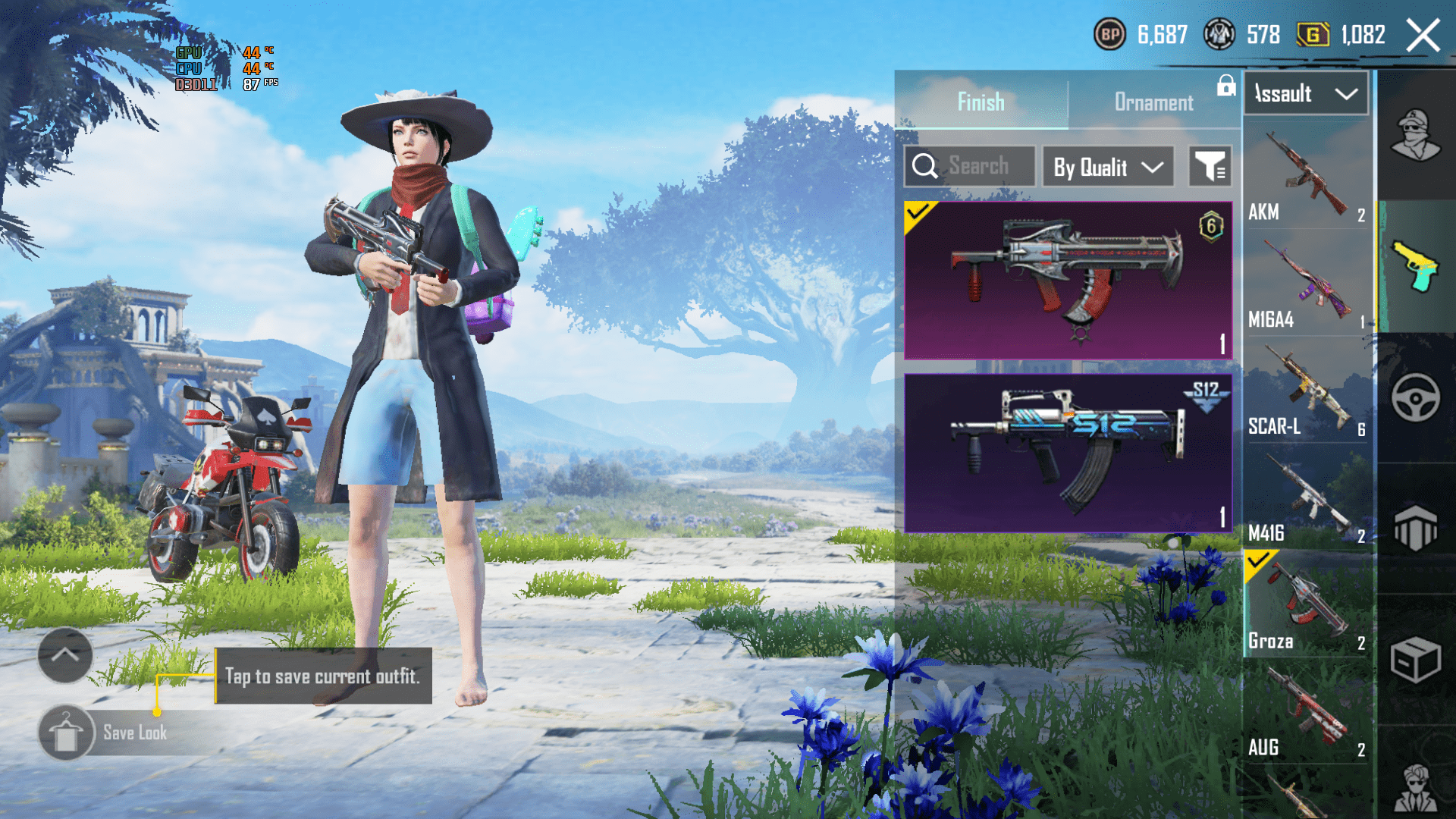Choose AUG from the weapon list
The image size is (1456, 819).
pyautogui.click(x=1307, y=712)
